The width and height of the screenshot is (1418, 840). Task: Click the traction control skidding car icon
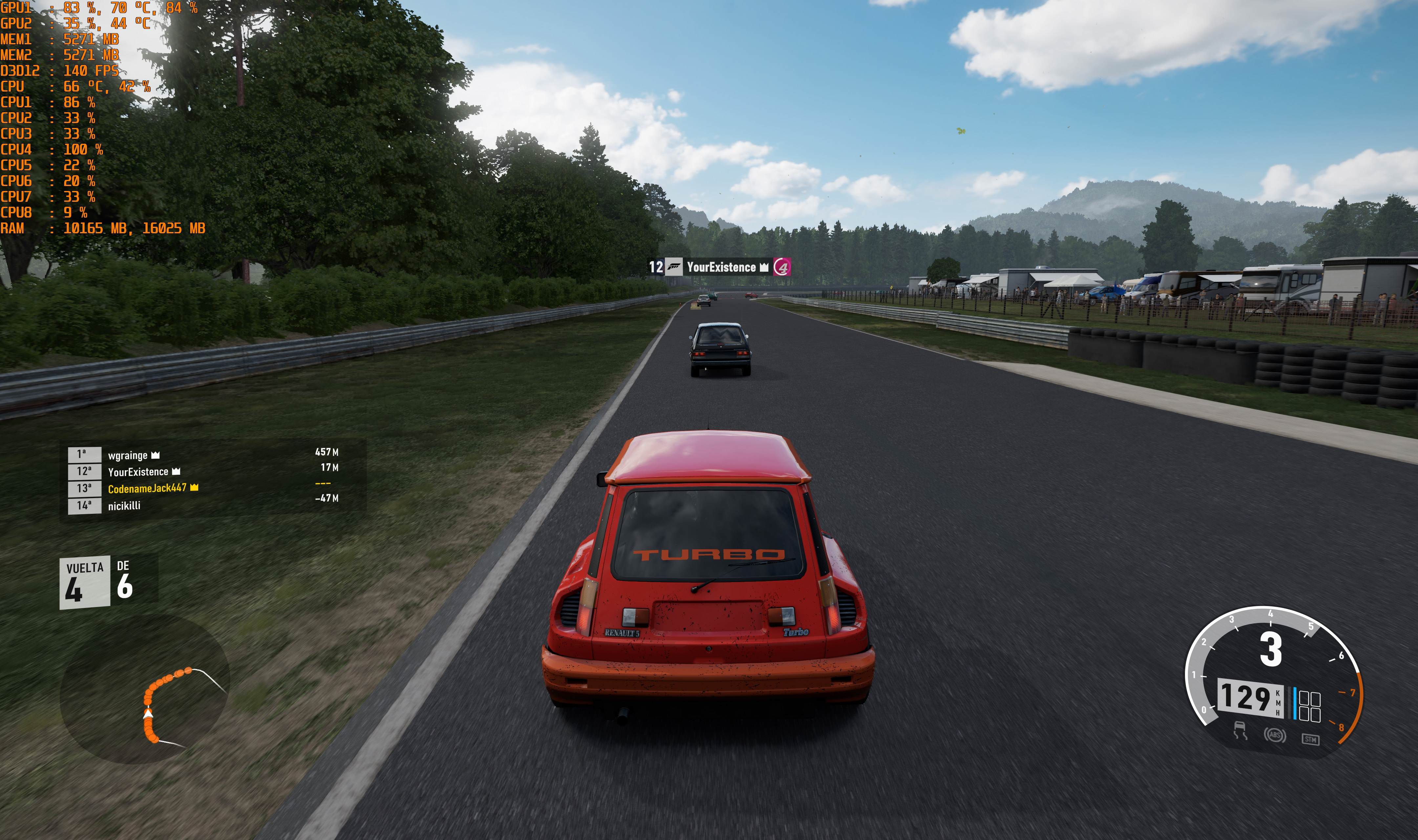(1240, 730)
